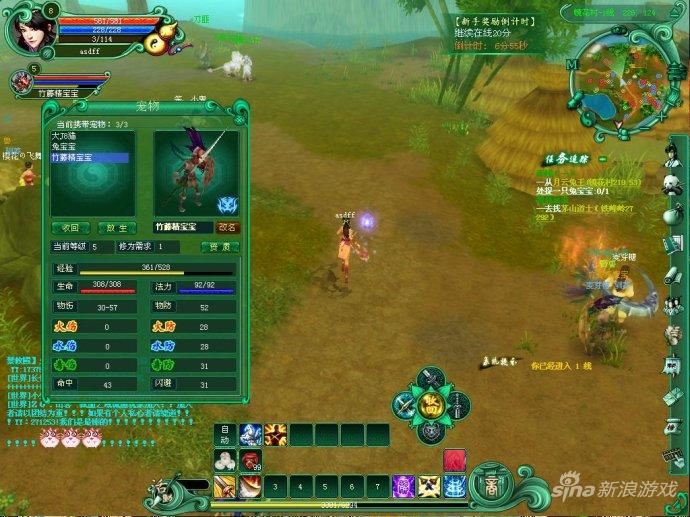Release the pet with the 放生 button
This screenshot has width=690, height=517.
pyautogui.click(x=118, y=227)
